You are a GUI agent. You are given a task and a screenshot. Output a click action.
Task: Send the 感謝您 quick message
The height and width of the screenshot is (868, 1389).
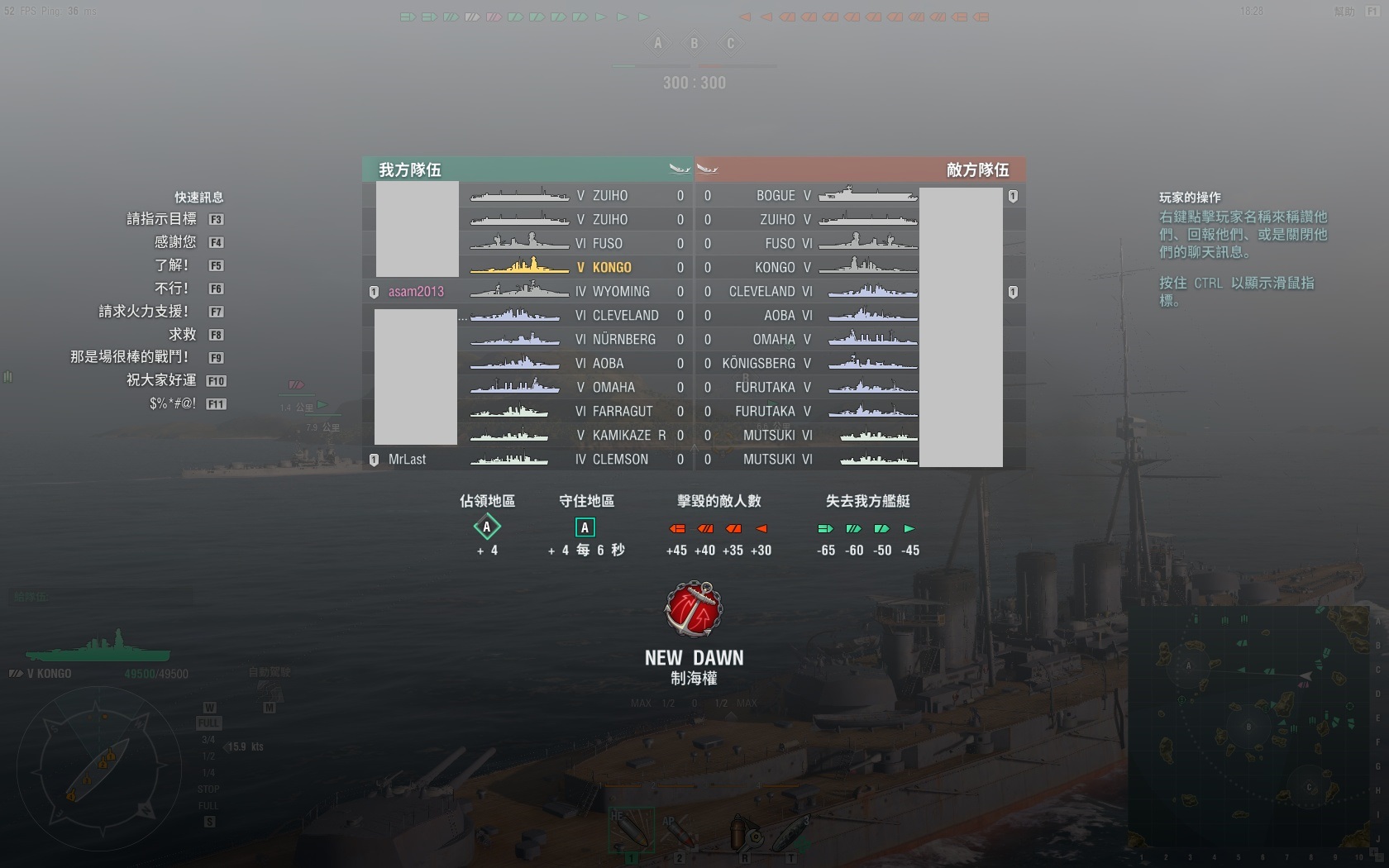[175, 242]
